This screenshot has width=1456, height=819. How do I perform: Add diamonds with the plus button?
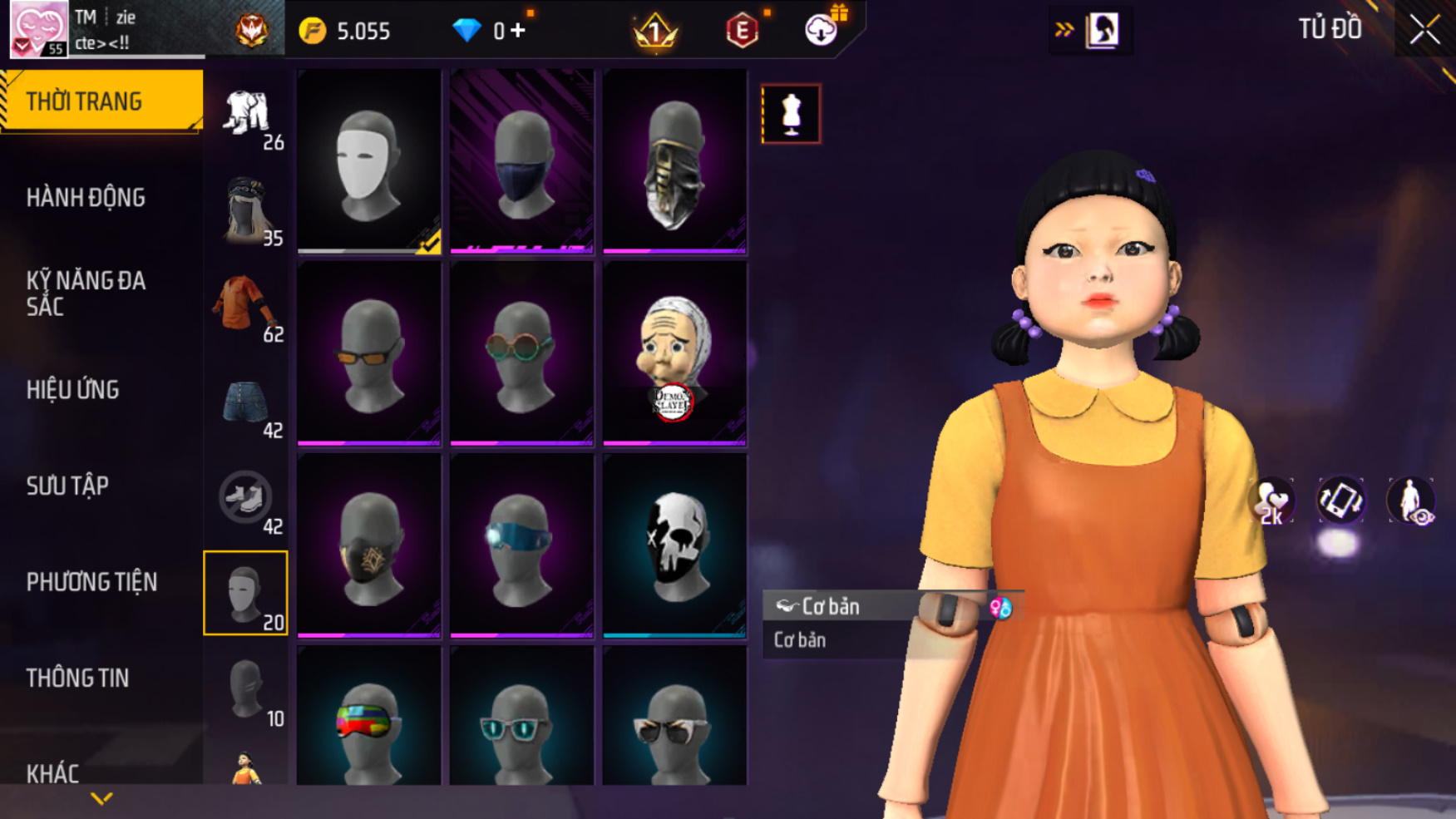pos(518,31)
